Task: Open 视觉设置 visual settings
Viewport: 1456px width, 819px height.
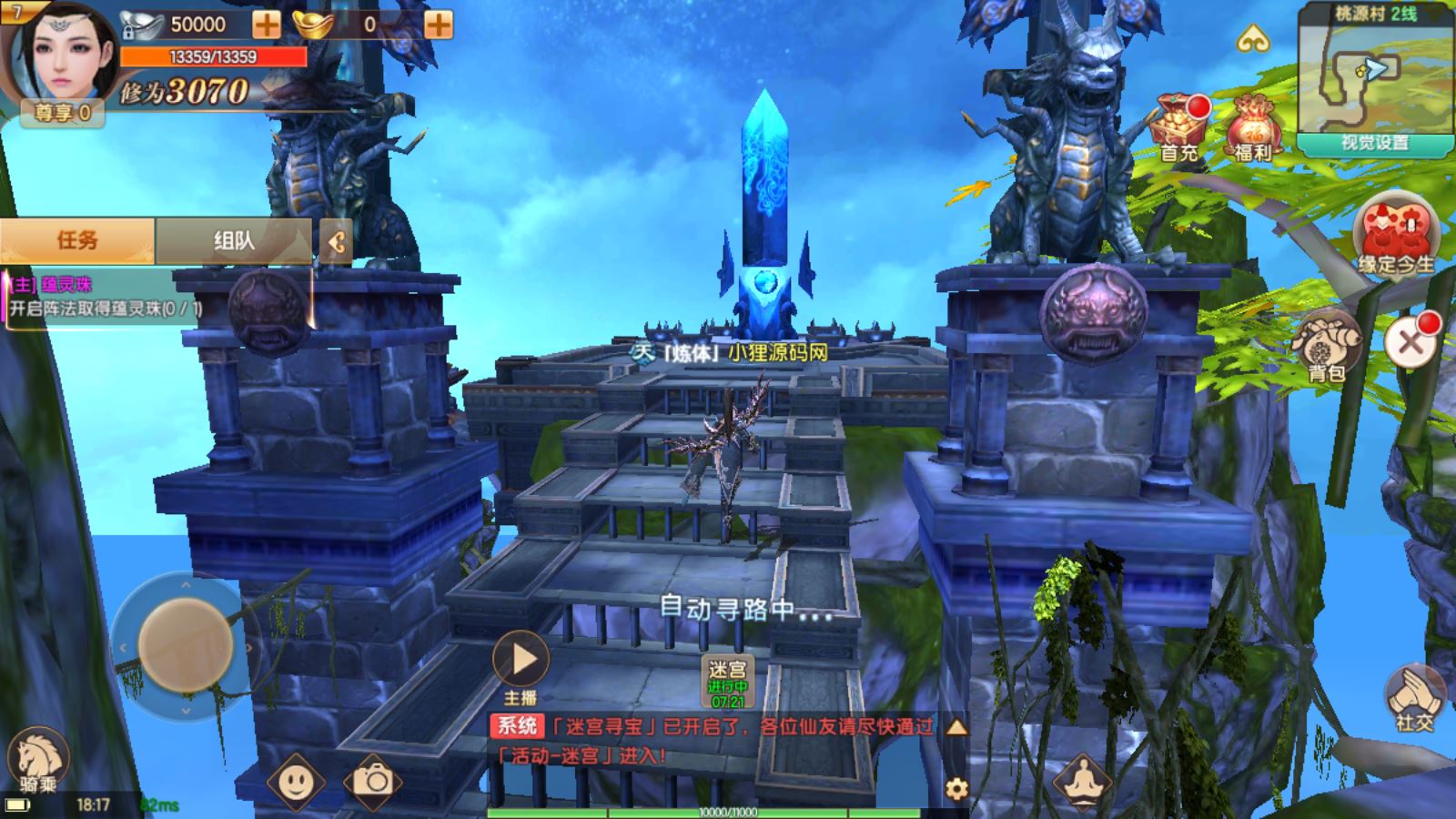Action: [x=1374, y=144]
